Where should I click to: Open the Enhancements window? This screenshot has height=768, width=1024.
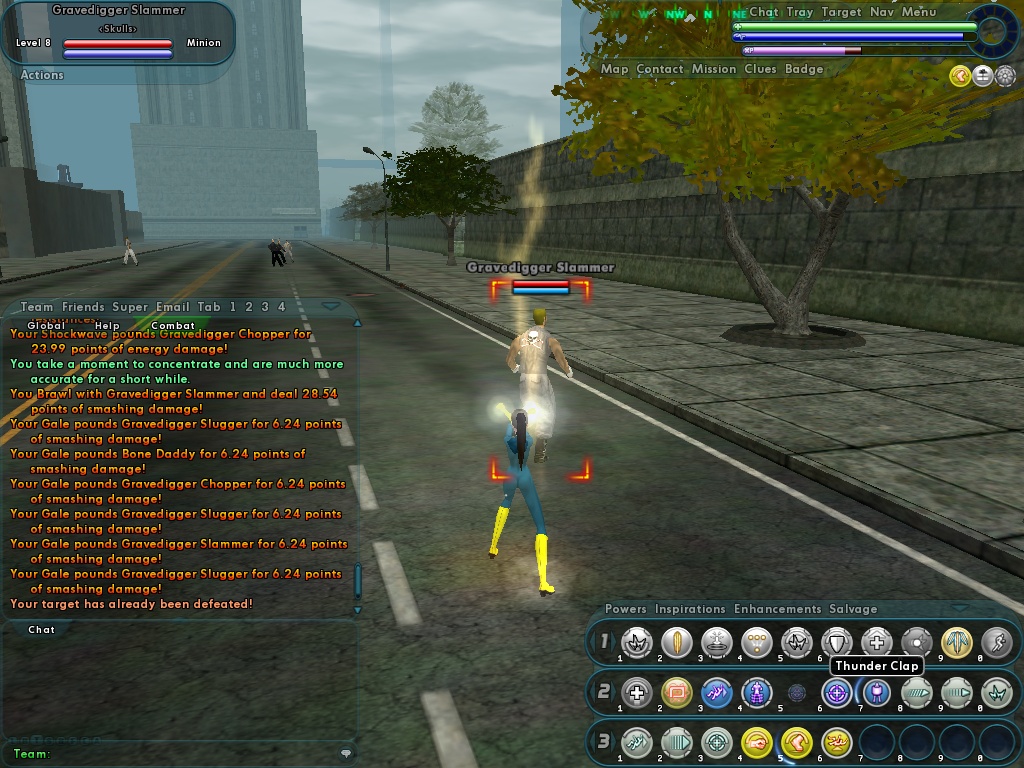pos(778,609)
